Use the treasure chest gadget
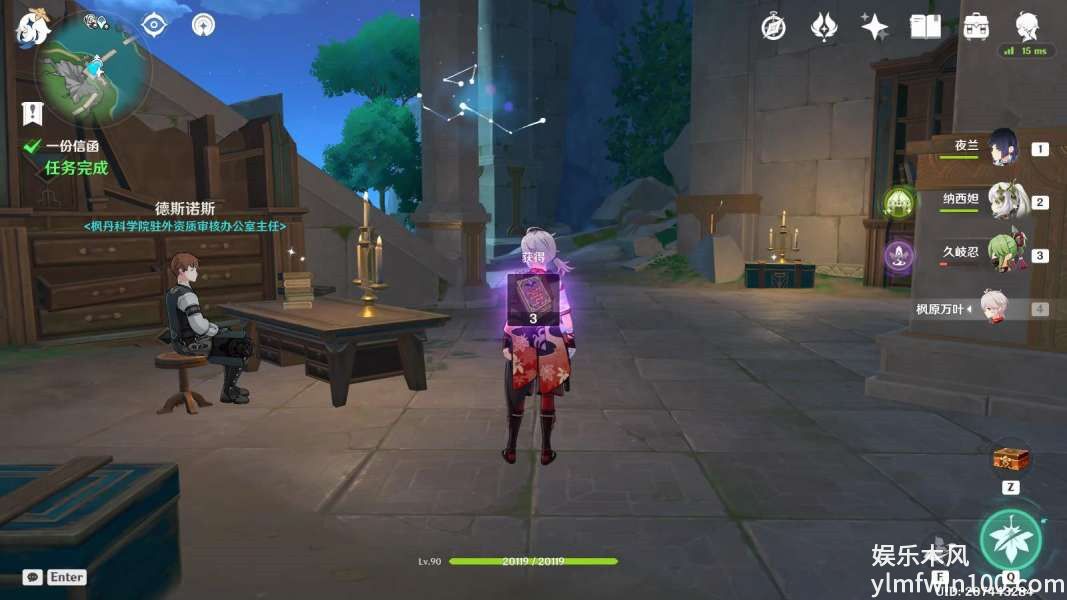This screenshot has height=600, width=1067. pos(1010,460)
